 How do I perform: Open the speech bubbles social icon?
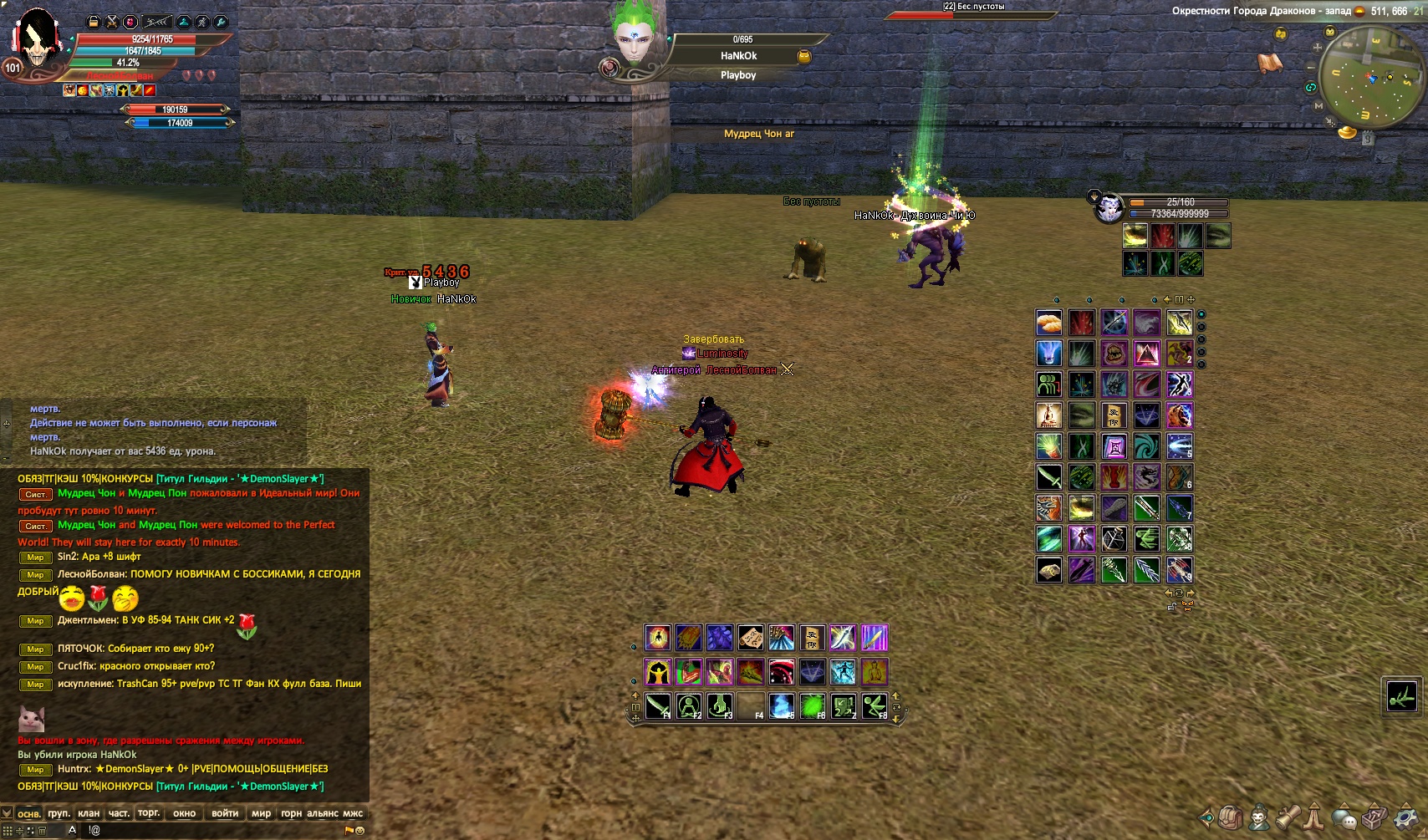click(1345, 817)
